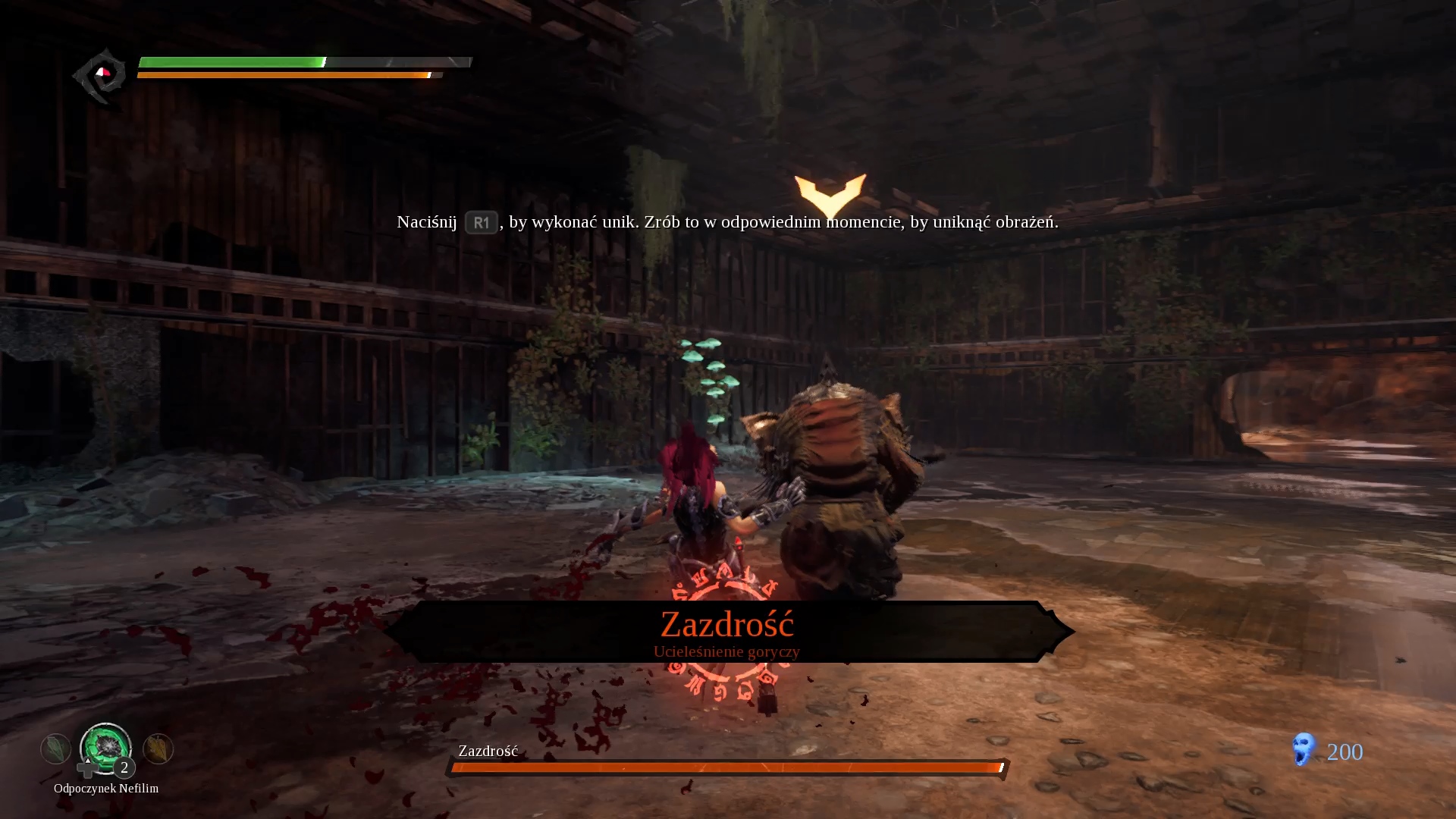Click Fury's eye emblem beside health bar

(101, 75)
